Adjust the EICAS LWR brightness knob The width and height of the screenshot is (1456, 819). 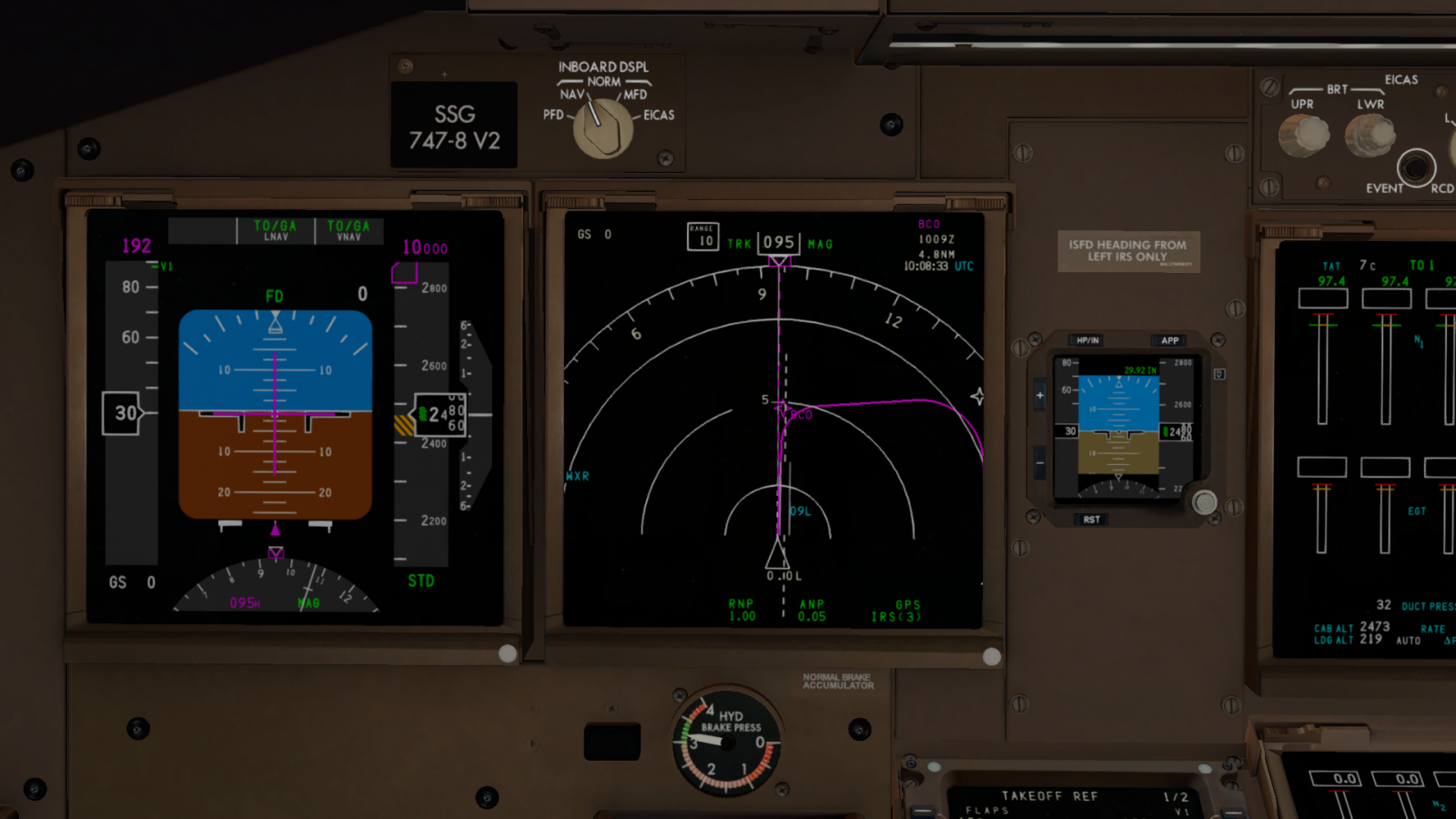click(1370, 136)
